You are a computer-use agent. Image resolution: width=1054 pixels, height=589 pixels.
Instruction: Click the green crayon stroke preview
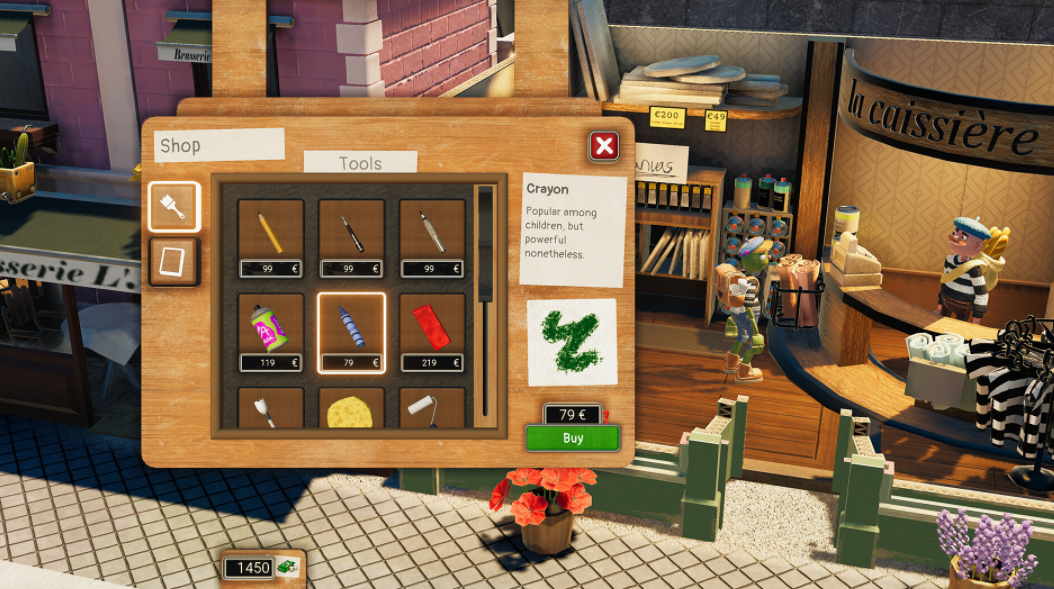point(572,342)
